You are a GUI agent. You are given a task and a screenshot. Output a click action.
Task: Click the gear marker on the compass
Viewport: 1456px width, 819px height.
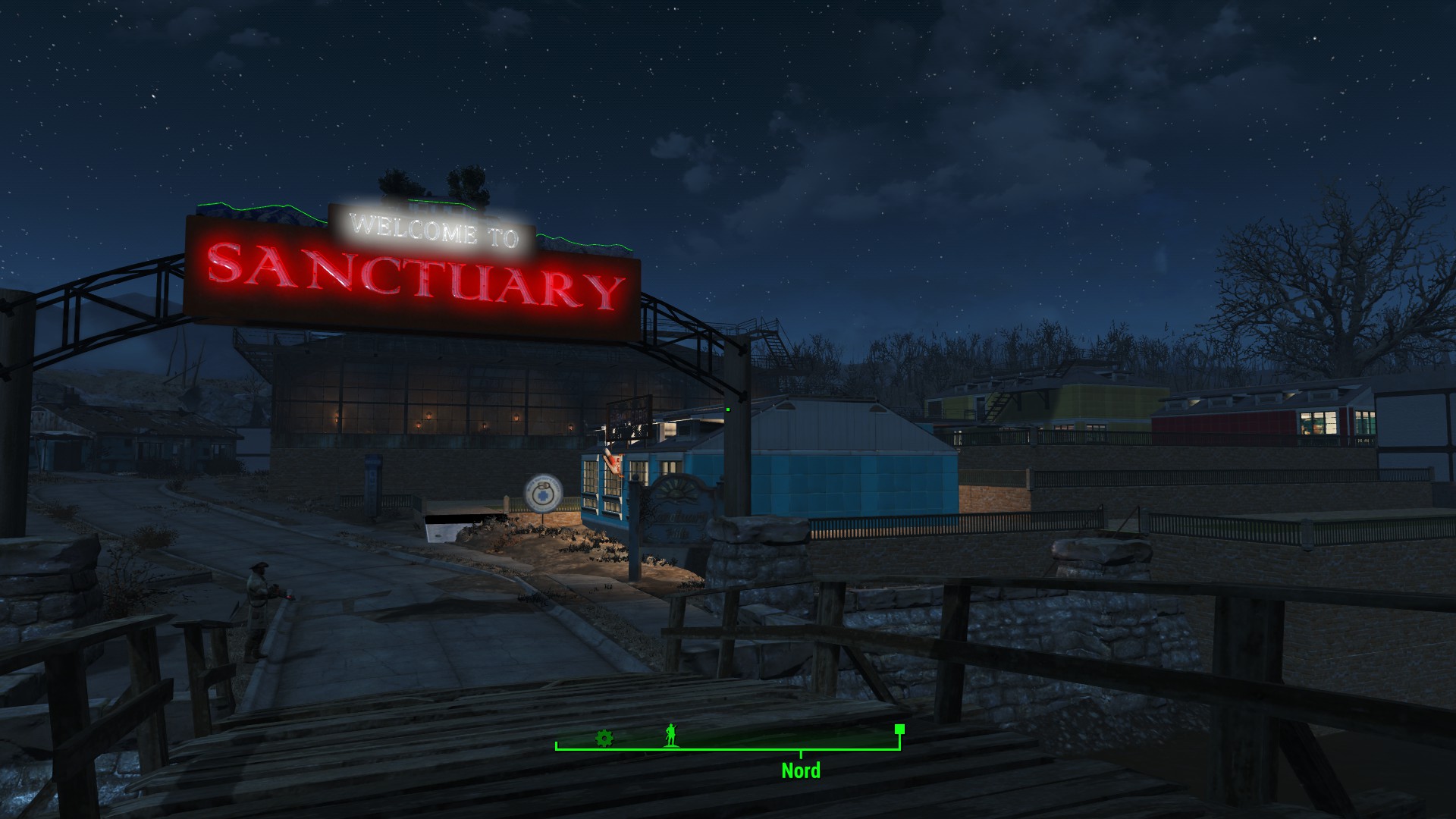(604, 737)
